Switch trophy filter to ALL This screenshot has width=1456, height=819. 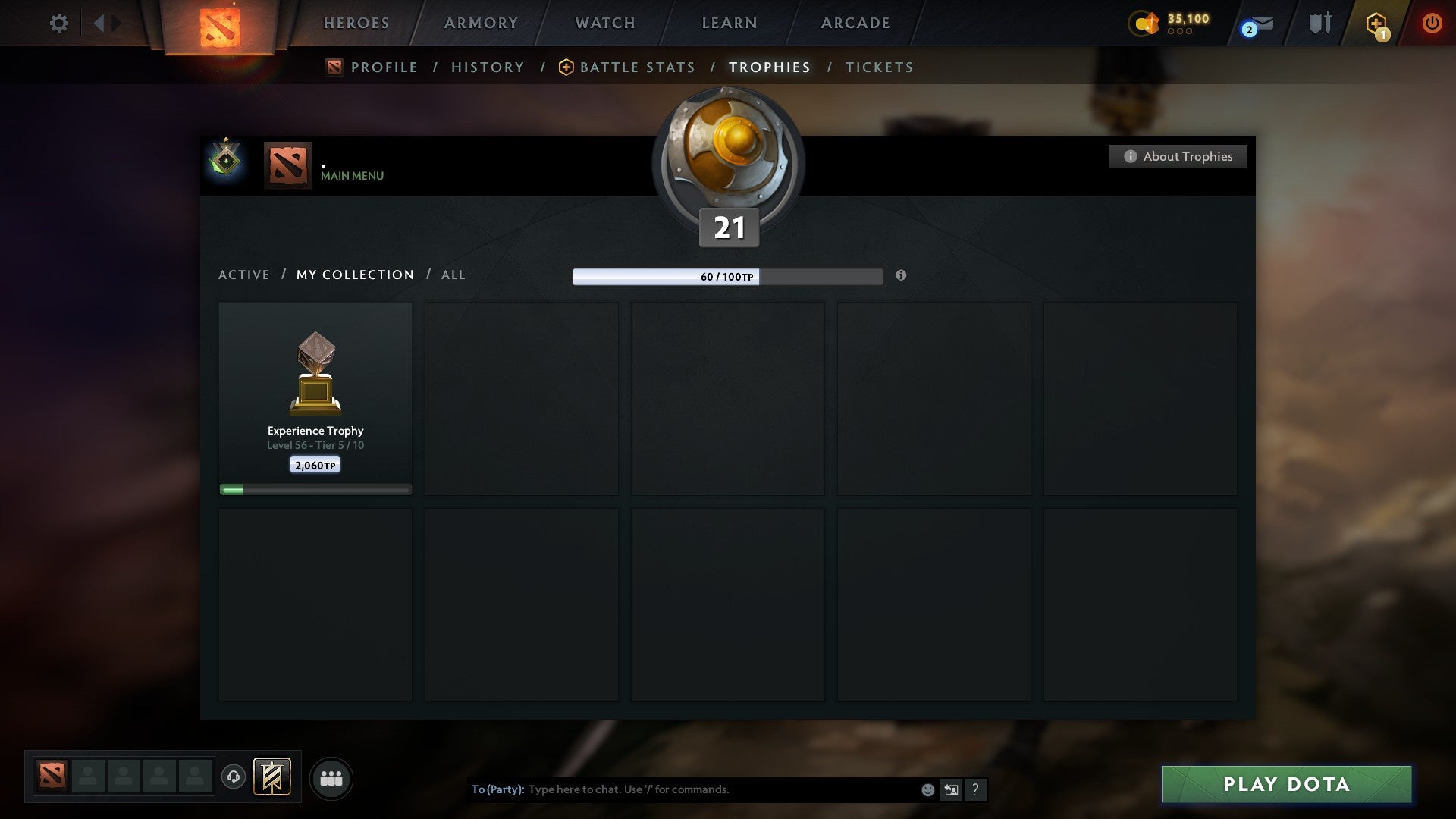tap(453, 275)
